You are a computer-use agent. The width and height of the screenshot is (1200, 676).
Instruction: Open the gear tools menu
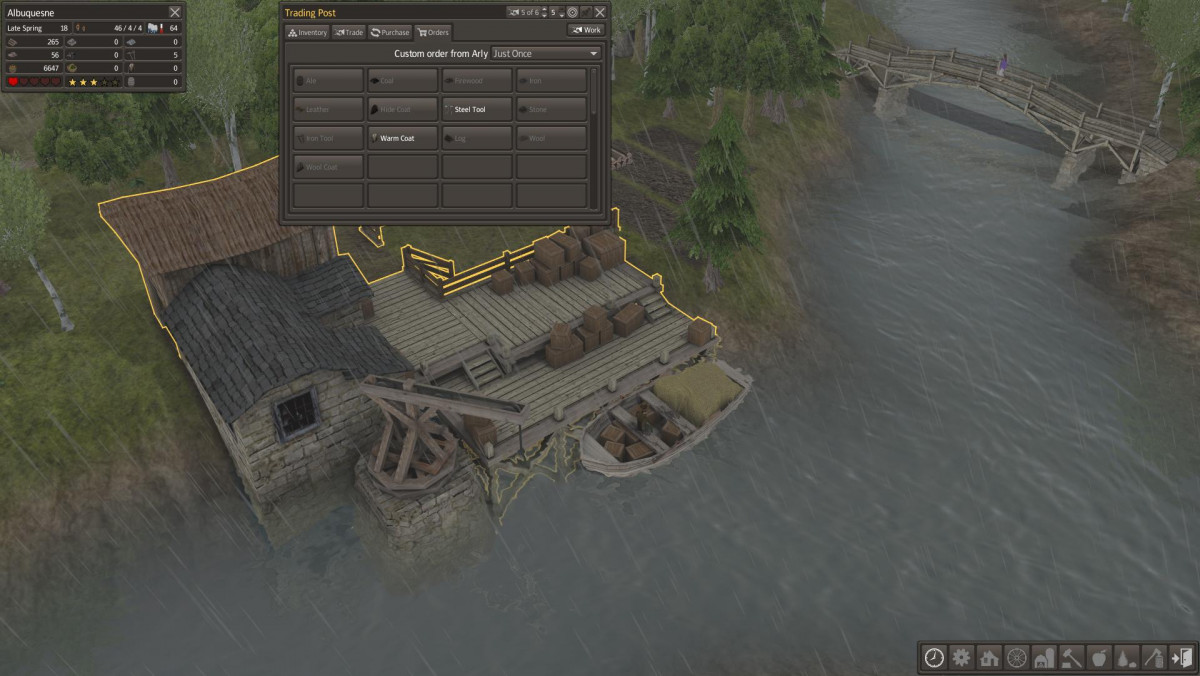[x=962, y=657]
